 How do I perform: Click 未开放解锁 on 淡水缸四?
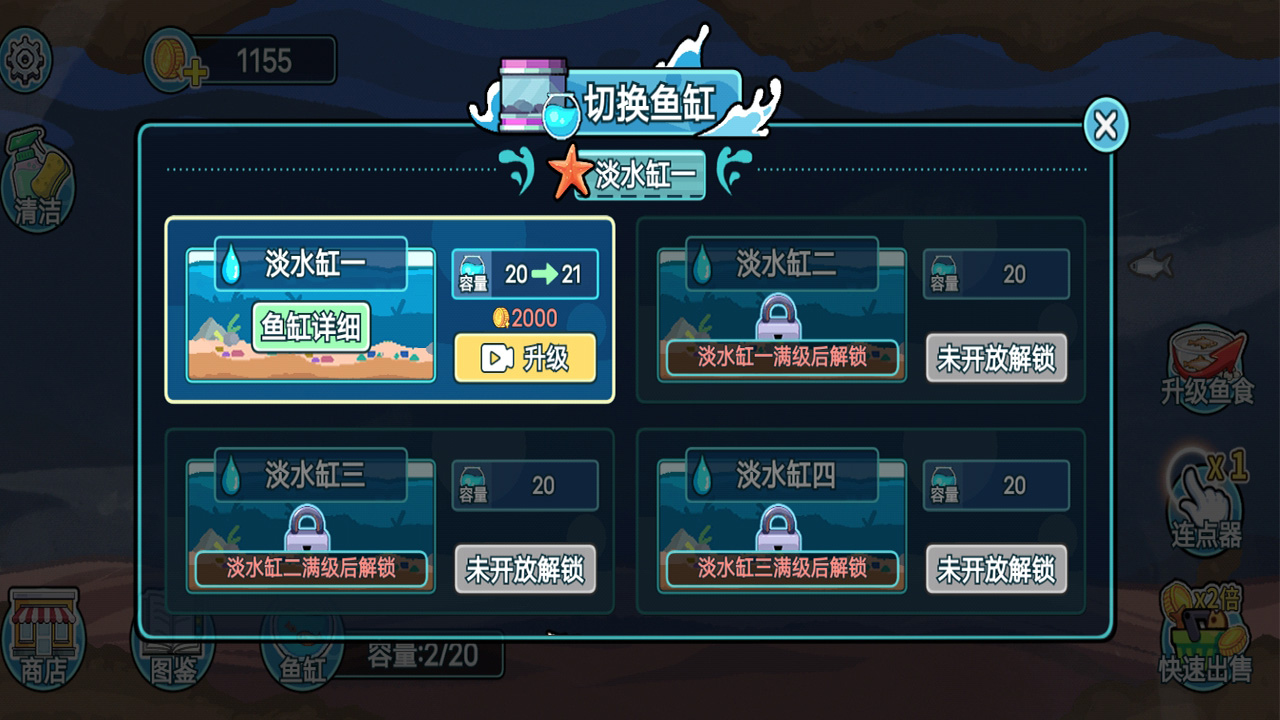[996, 570]
